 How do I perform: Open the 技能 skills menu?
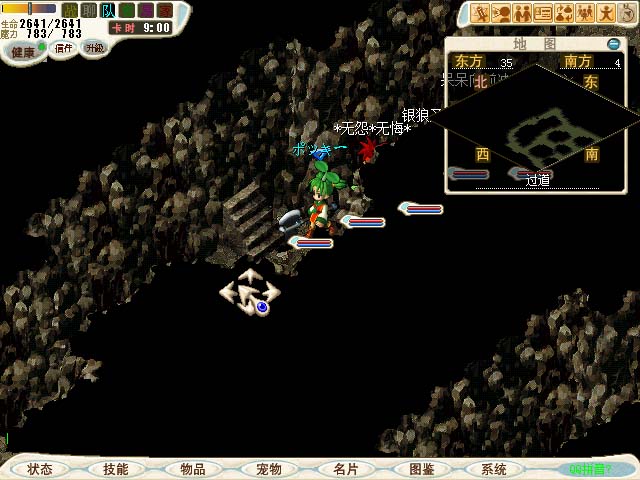116,469
